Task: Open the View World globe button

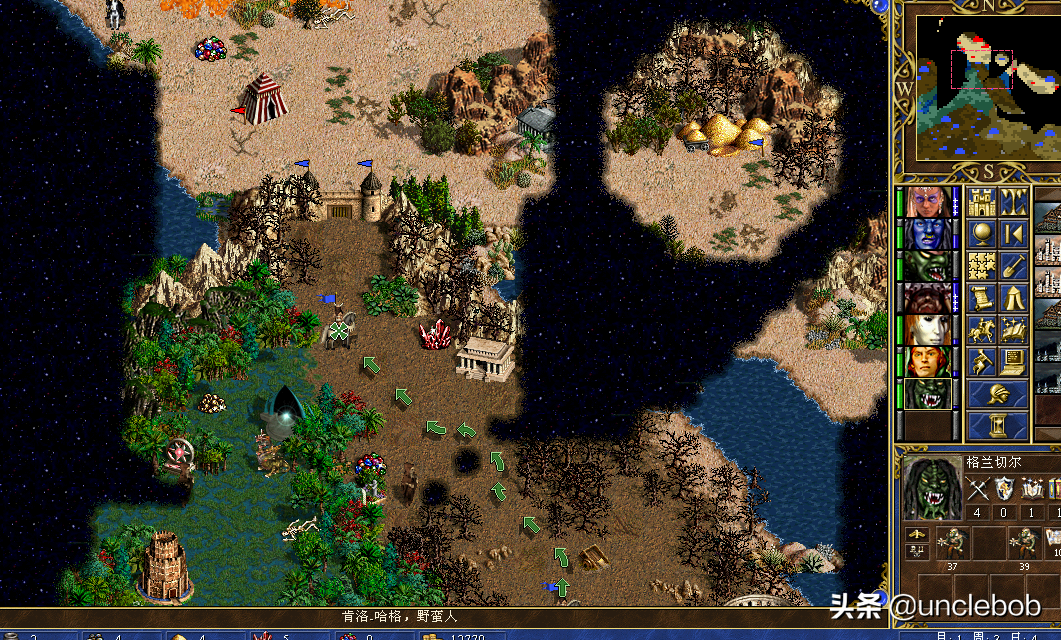Action: tap(981, 234)
